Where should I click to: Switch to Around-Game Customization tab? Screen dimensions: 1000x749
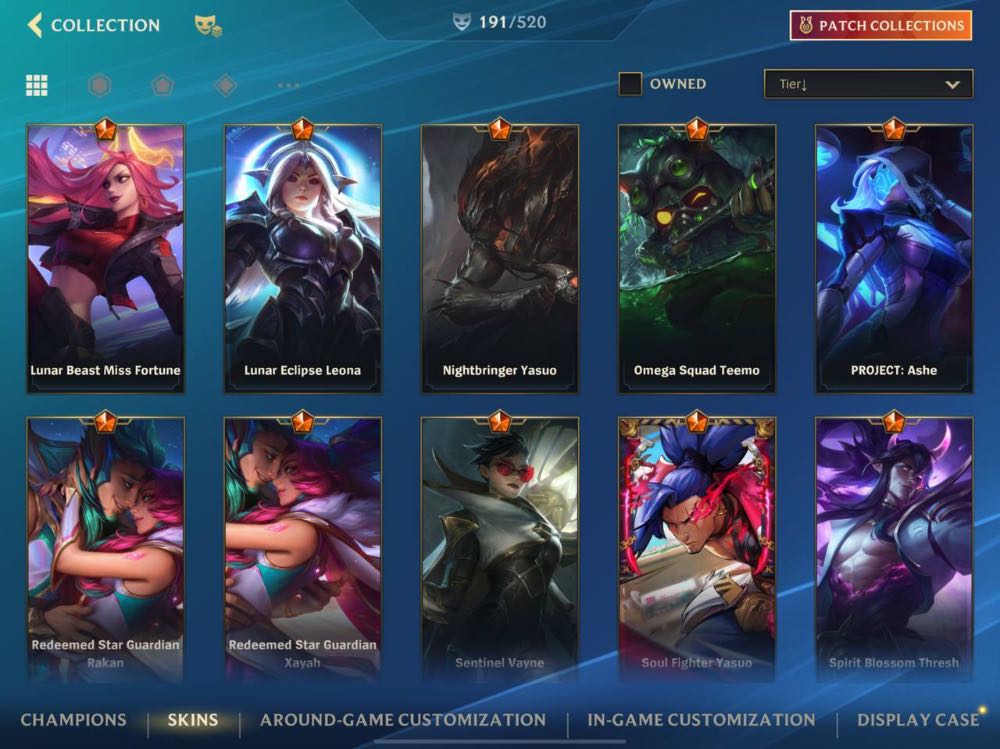coord(403,720)
